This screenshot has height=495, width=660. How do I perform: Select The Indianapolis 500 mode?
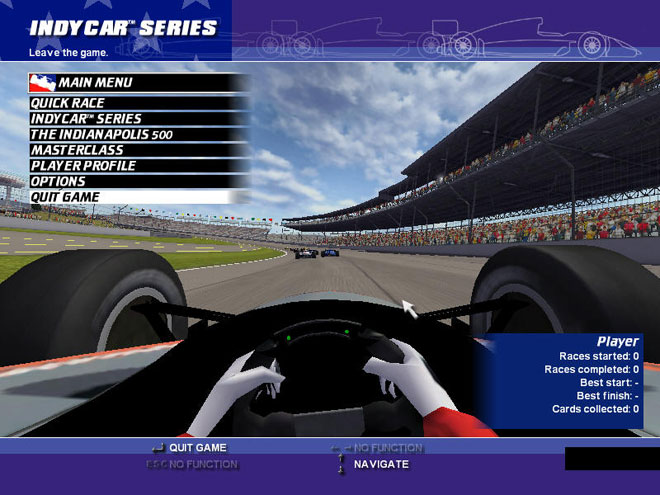(x=95, y=134)
